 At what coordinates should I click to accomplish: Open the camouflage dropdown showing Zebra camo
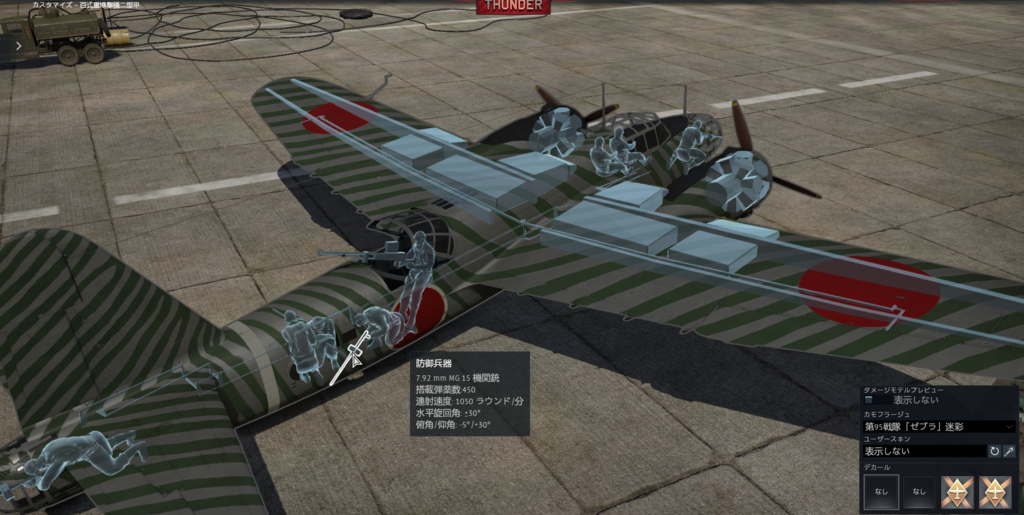click(x=938, y=426)
